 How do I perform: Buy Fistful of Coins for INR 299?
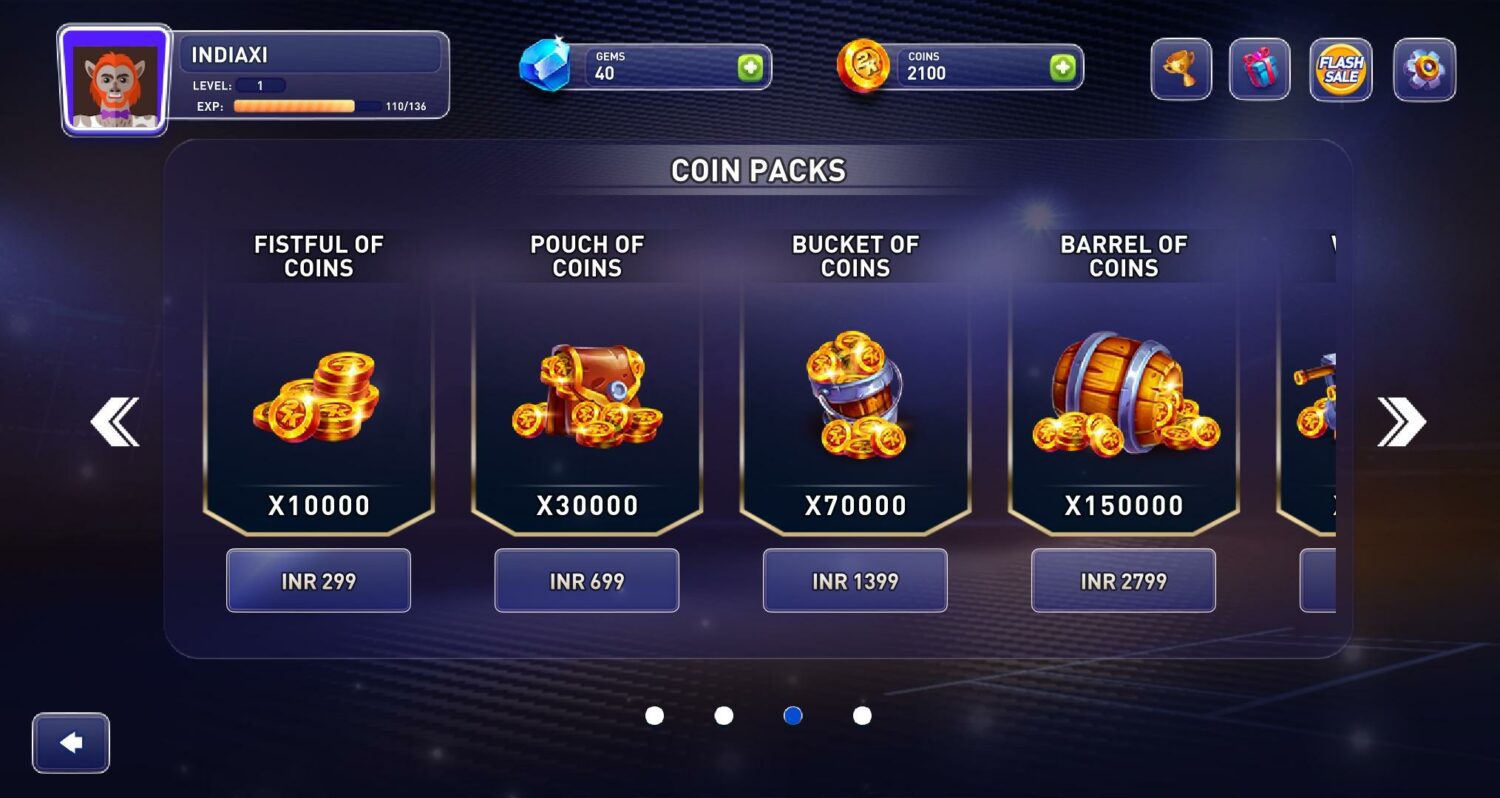[x=318, y=581]
